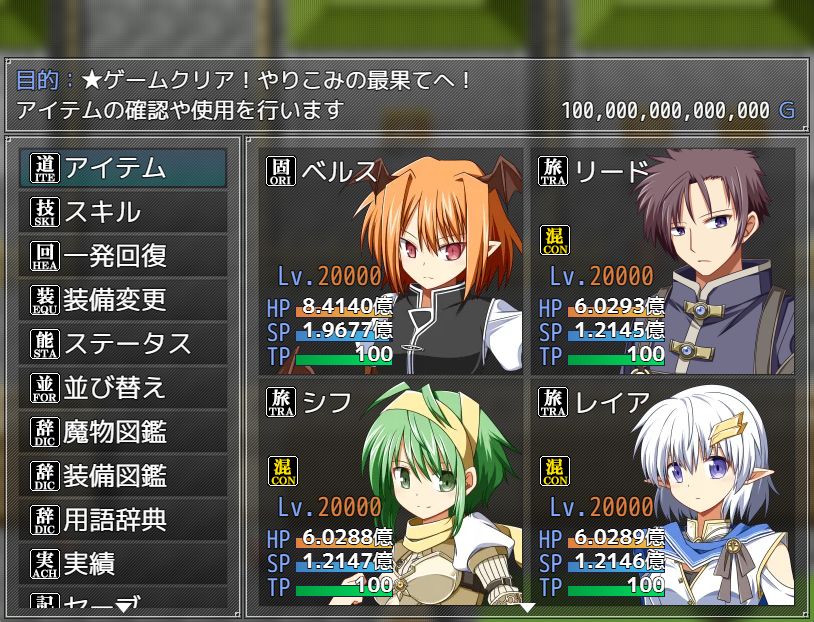The height and width of the screenshot is (622, 814).
Task: Show the ステータス screen
Action: pyautogui.click(x=123, y=344)
